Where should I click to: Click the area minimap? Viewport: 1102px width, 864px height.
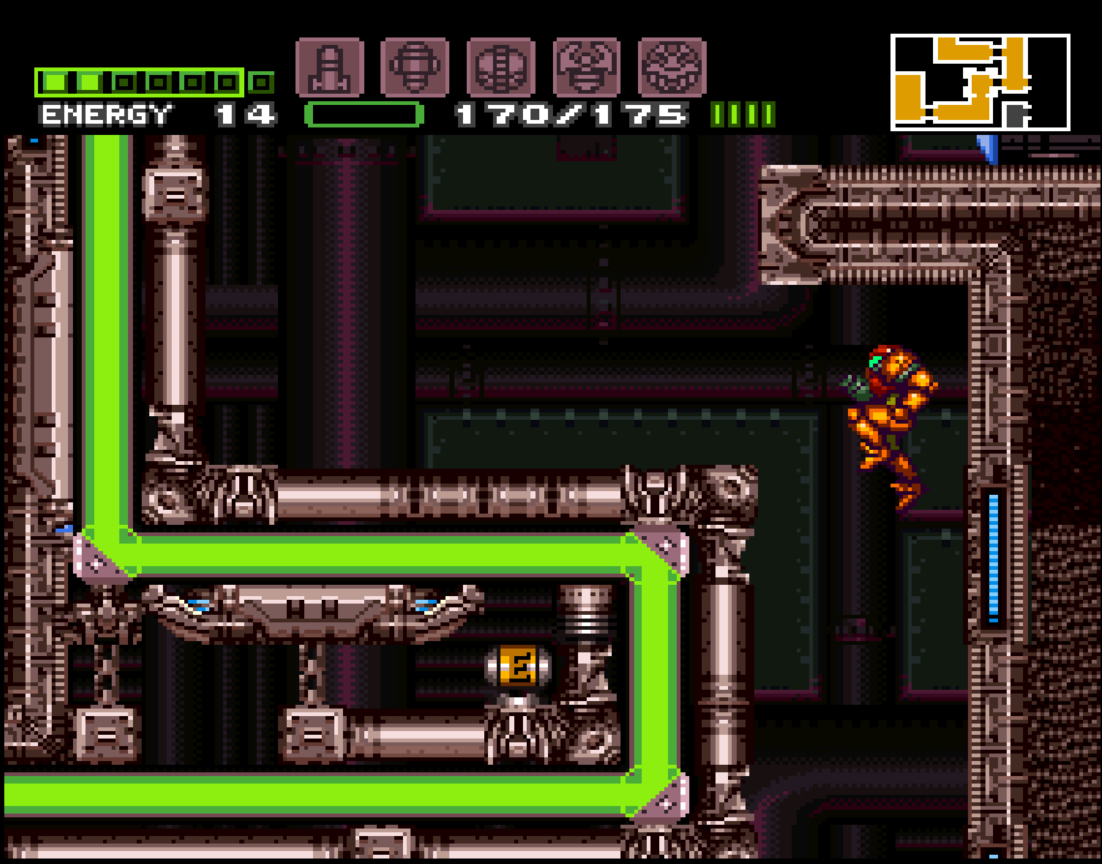coord(980,82)
